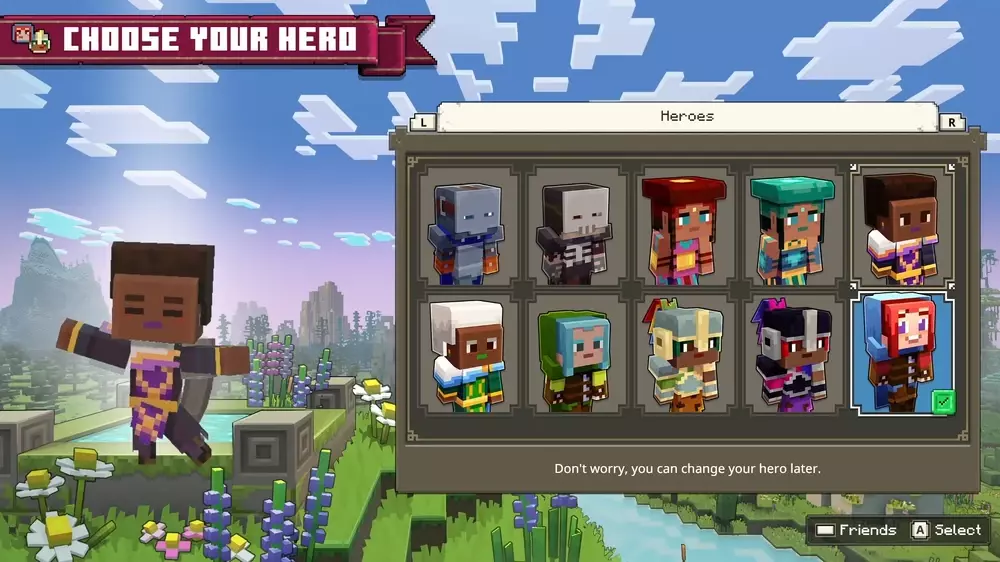Open the Friends list

coord(855,530)
